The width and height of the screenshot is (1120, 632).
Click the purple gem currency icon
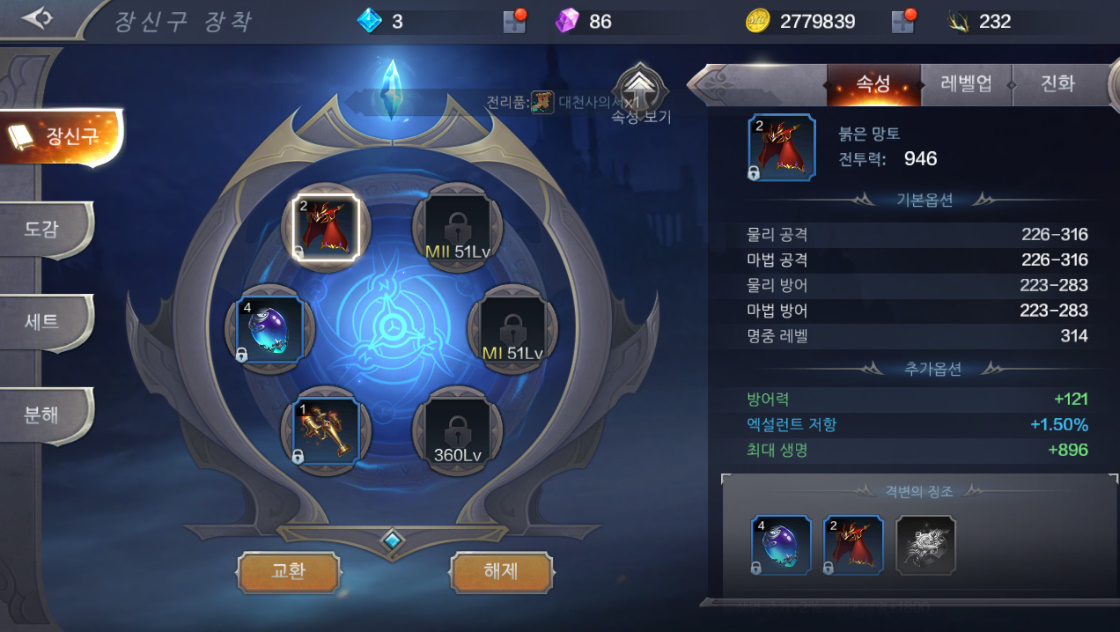tap(567, 21)
